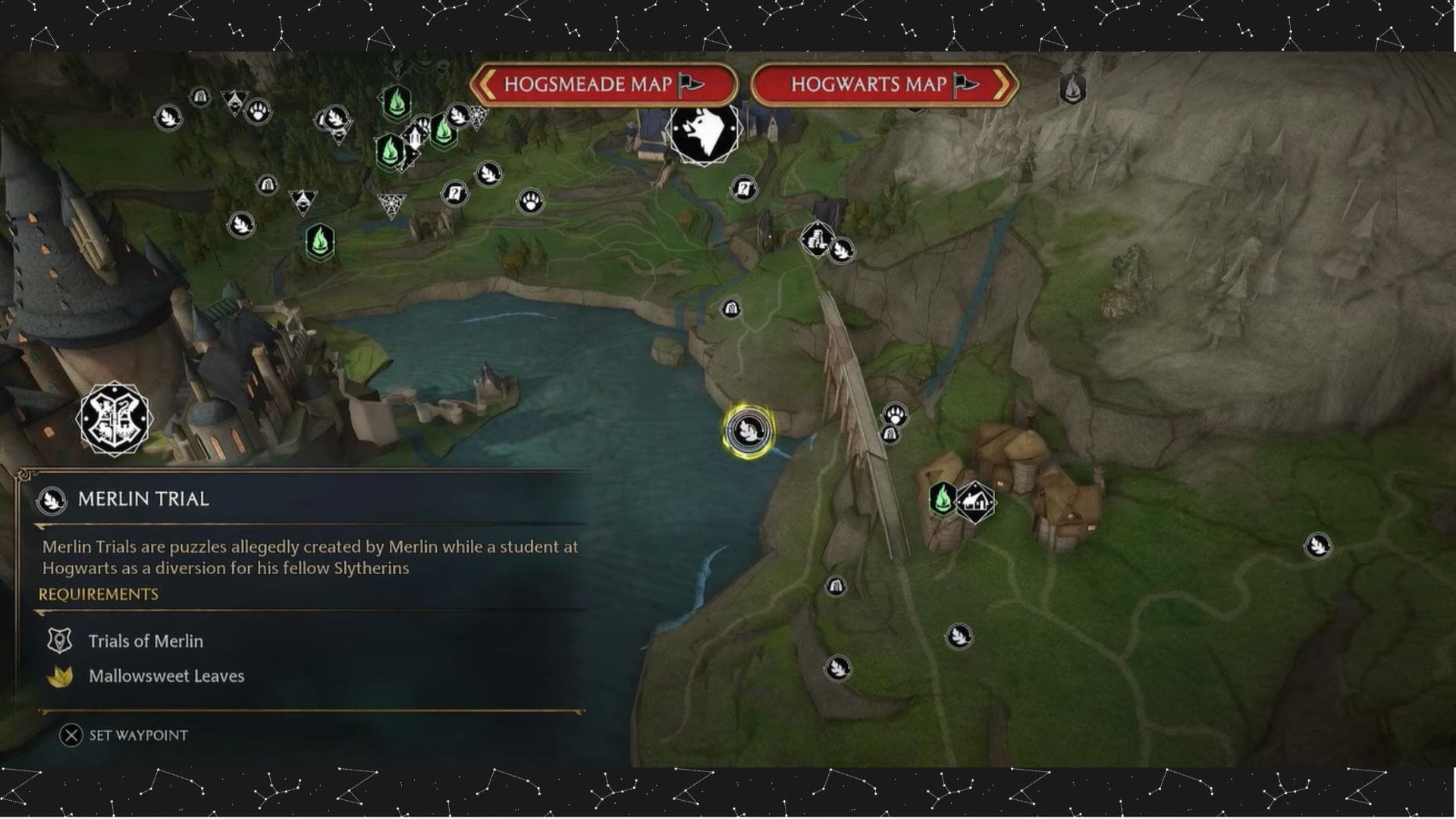Select the highlighted Merlin Trial marker in the lake
The height and width of the screenshot is (819, 1456).
pyautogui.click(x=749, y=430)
